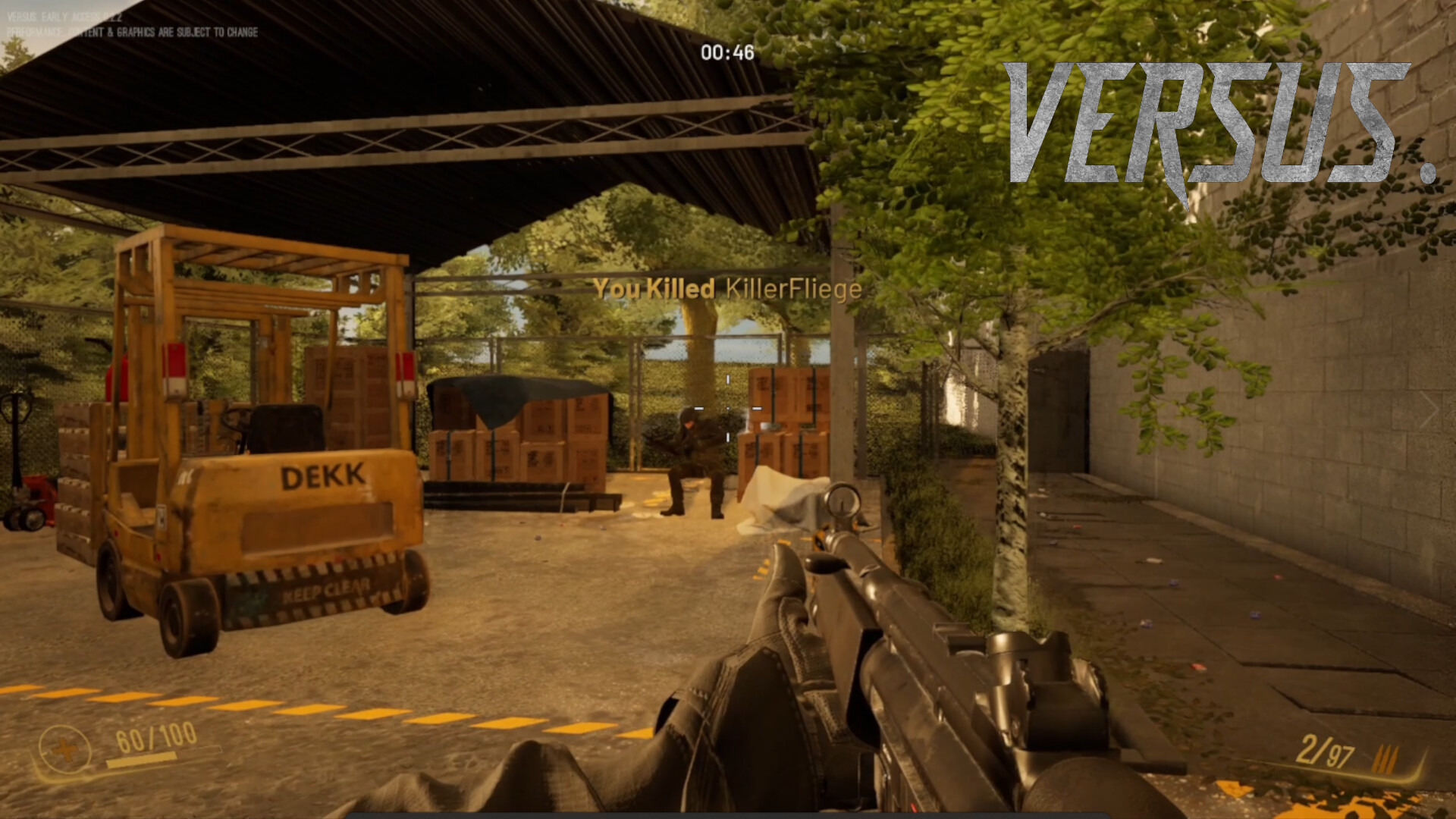The height and width of the screenshot is (819, 1456).
Task: Click the crosshair reticle at screen center
Action: pos(728,409)
